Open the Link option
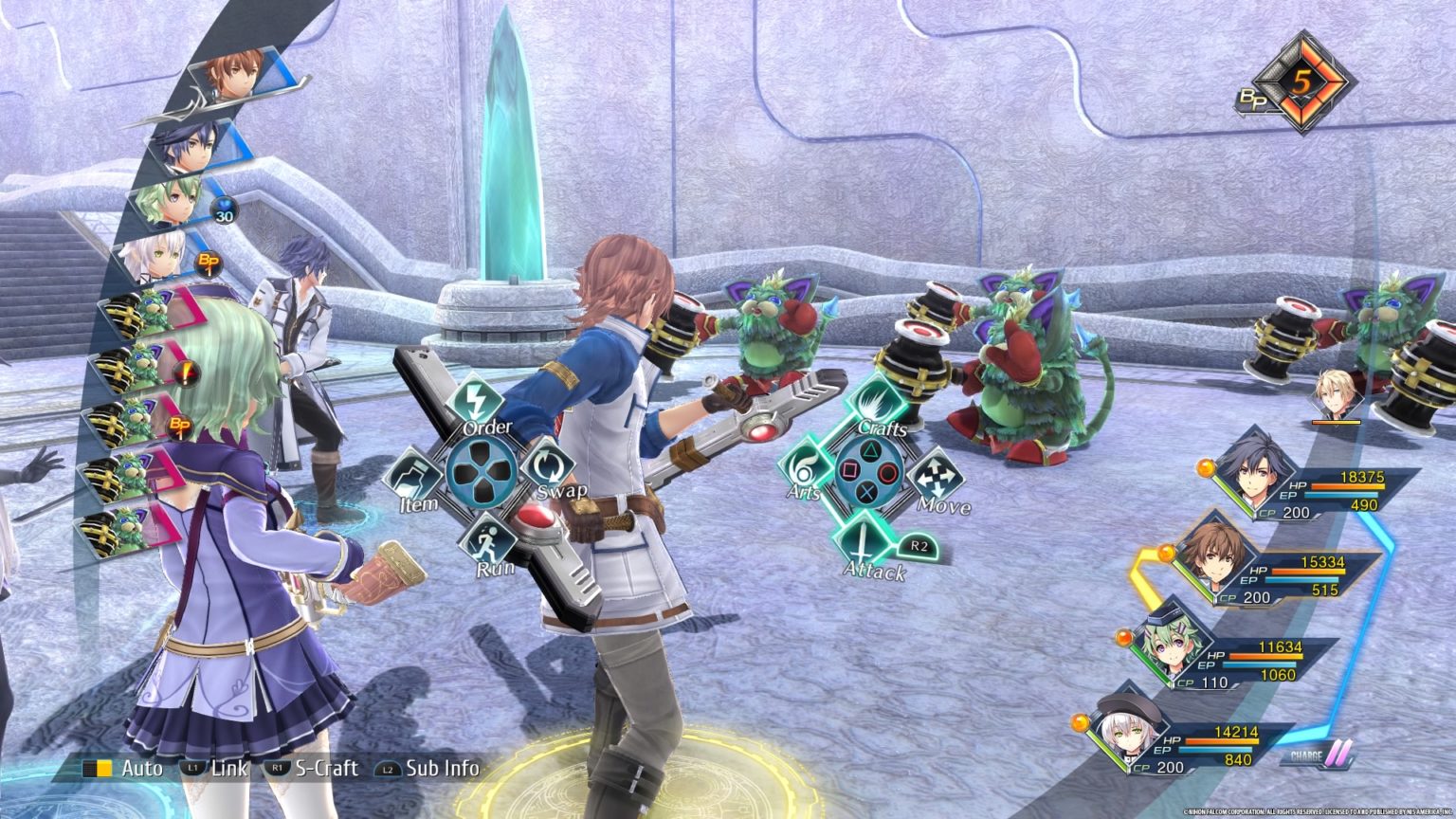The height and width of the screenshot is (819, 1456). tap(216, 768)
